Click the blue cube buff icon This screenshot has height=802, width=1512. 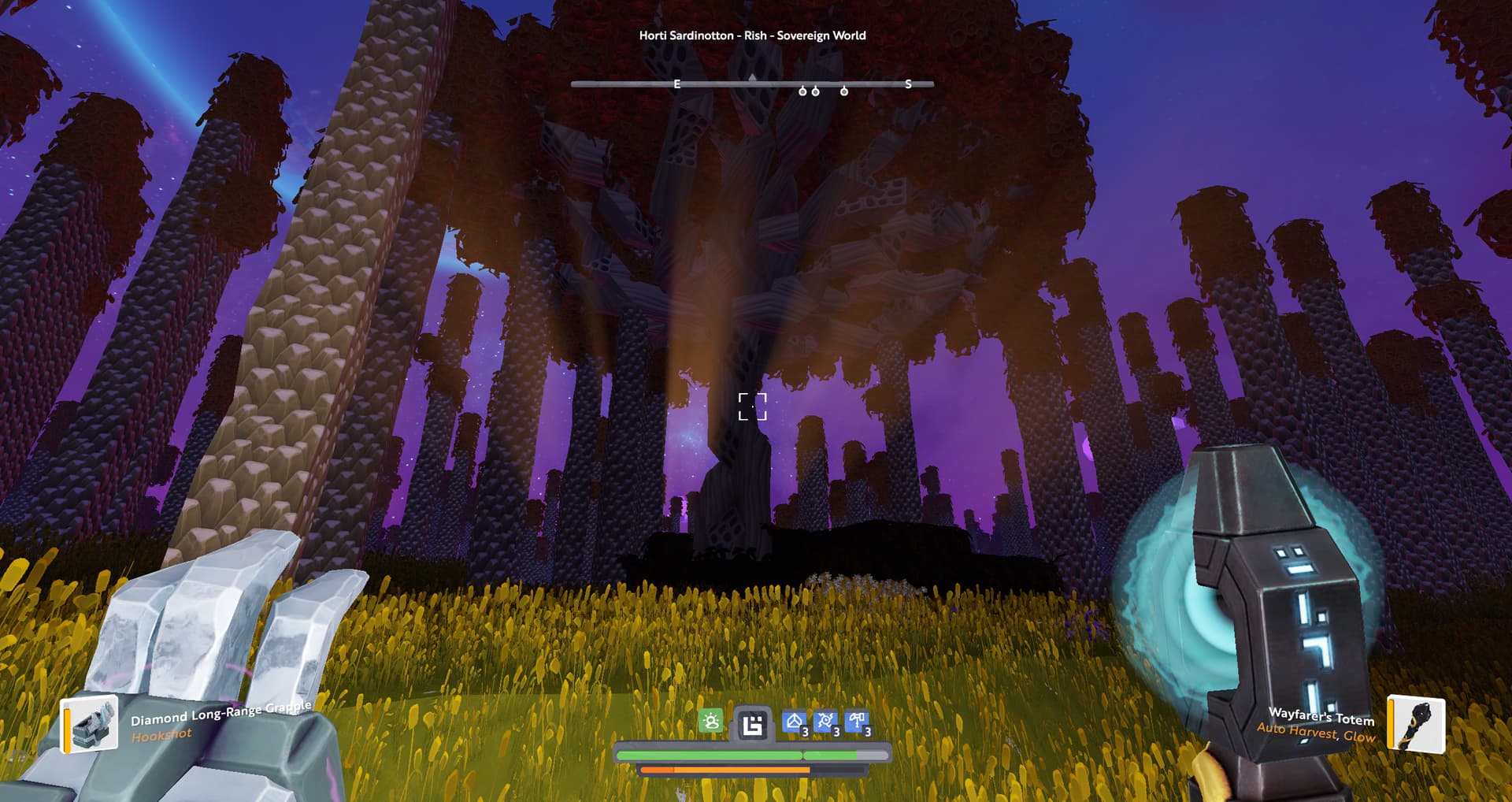click(795, 722)
